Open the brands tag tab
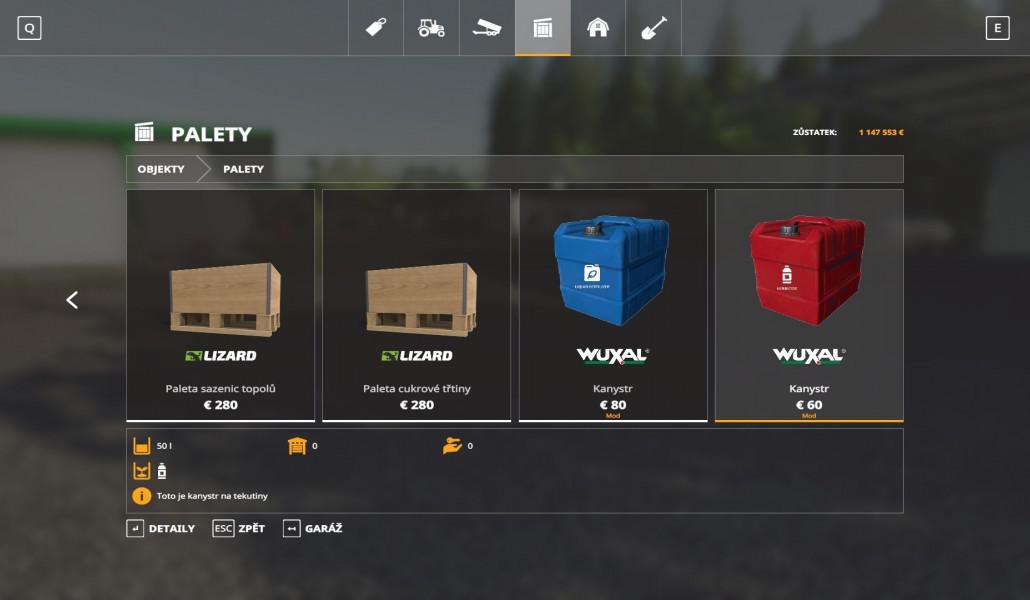This screenshot has width=1030, height=600. coord(376,28)
